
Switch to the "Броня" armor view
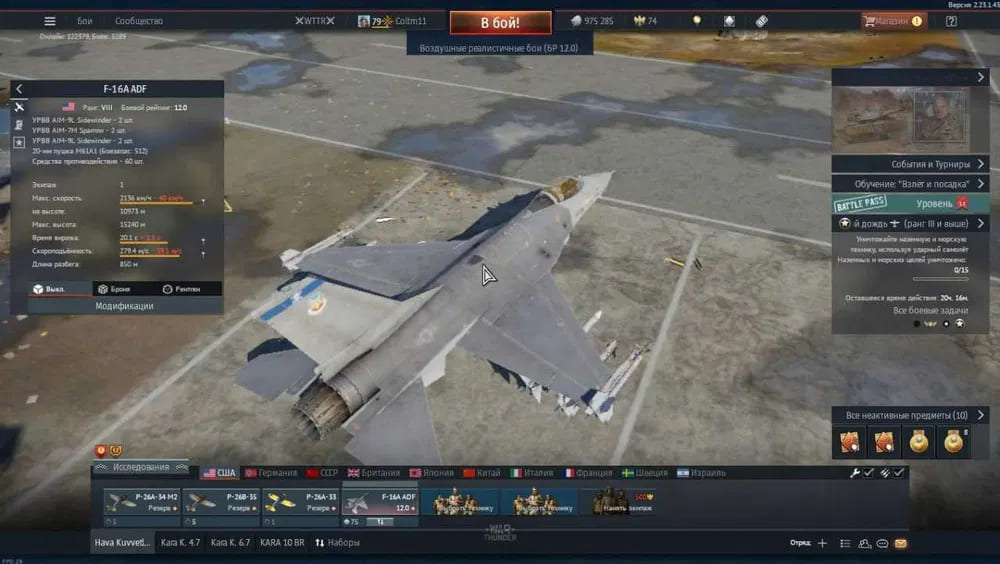tap(115, 289)
